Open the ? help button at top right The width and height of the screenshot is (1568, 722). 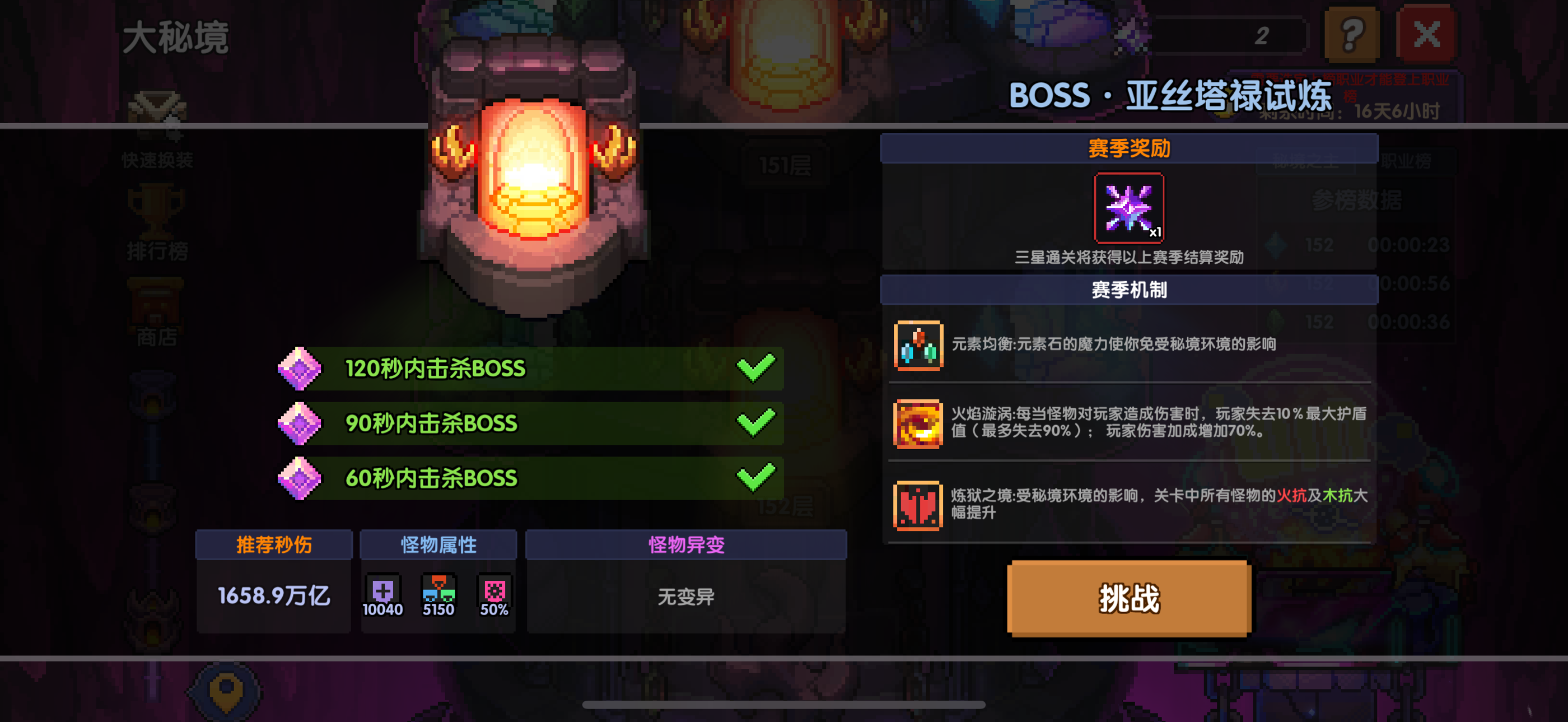click(x=1352, y=34)
